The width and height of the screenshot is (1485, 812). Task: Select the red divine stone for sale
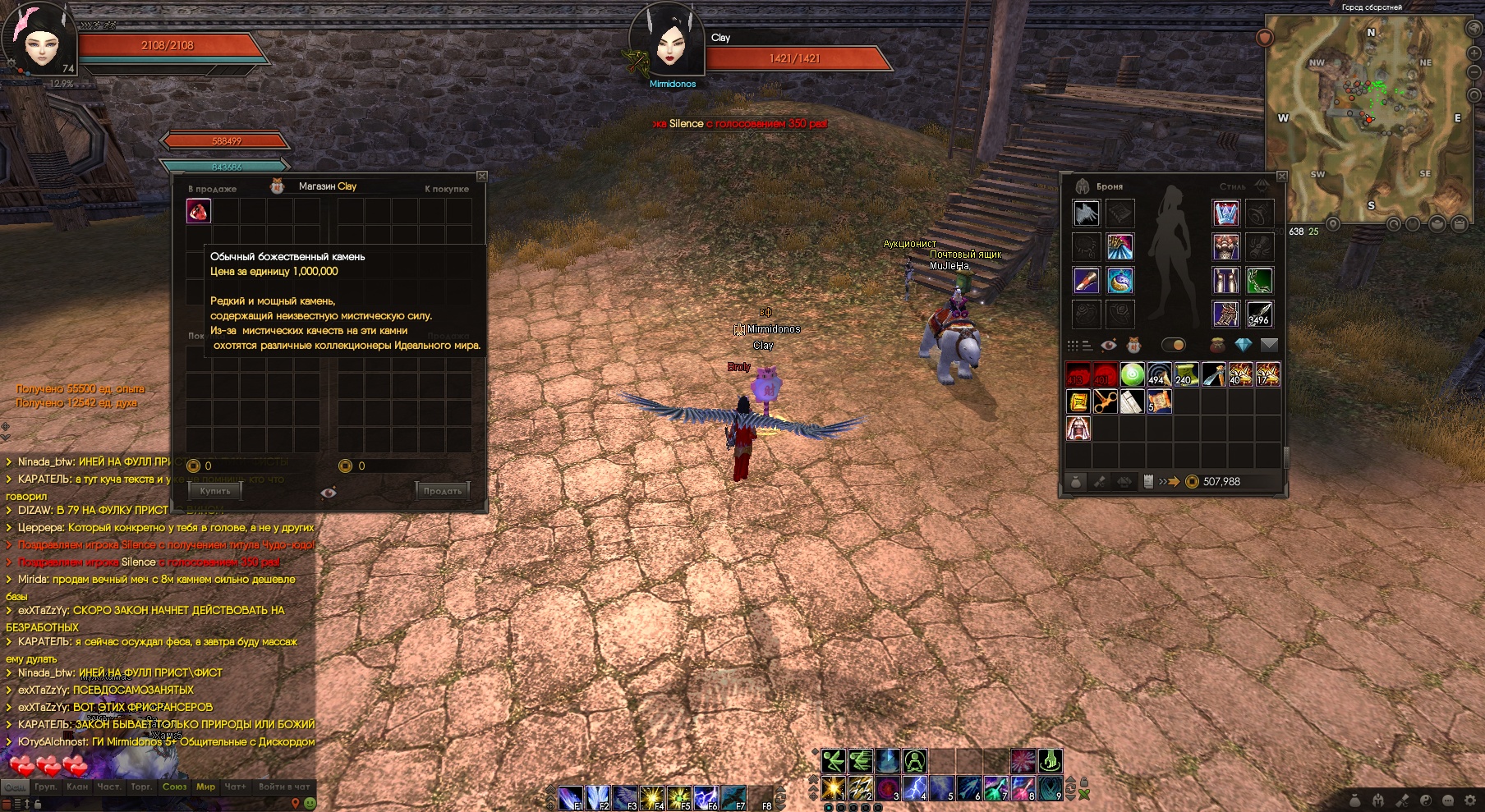pos(199,212)
